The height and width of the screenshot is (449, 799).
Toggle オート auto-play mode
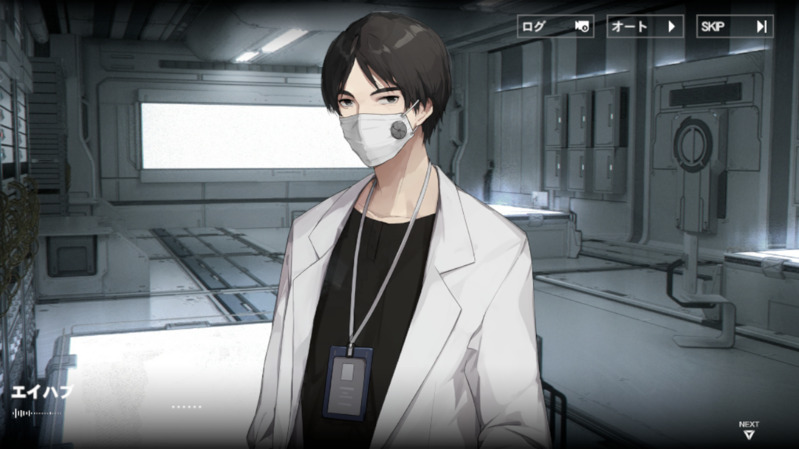pyautogui.click(x=645, y=26)
